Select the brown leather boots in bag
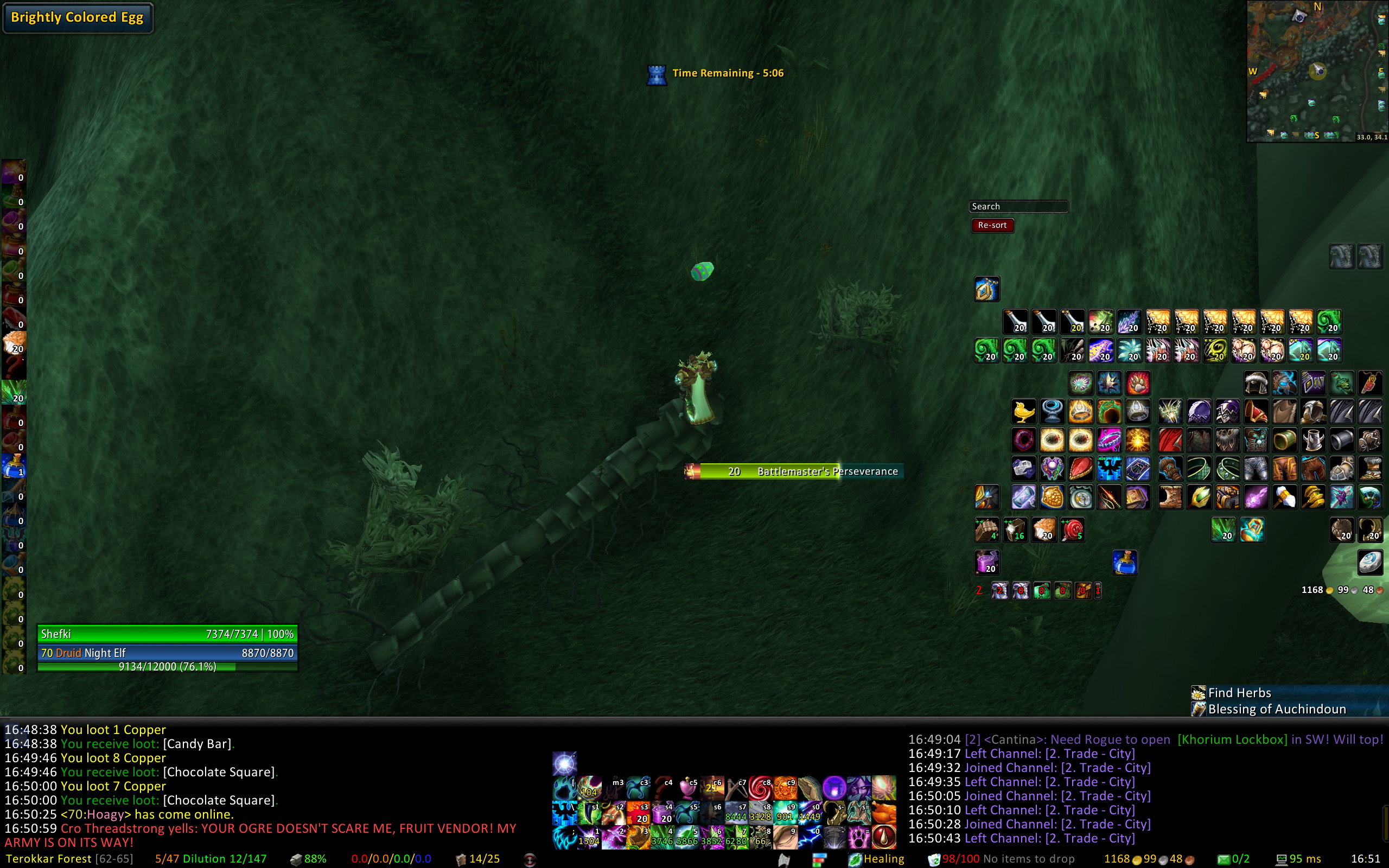The image size is (1389, 868). (x=1170, y=497)
